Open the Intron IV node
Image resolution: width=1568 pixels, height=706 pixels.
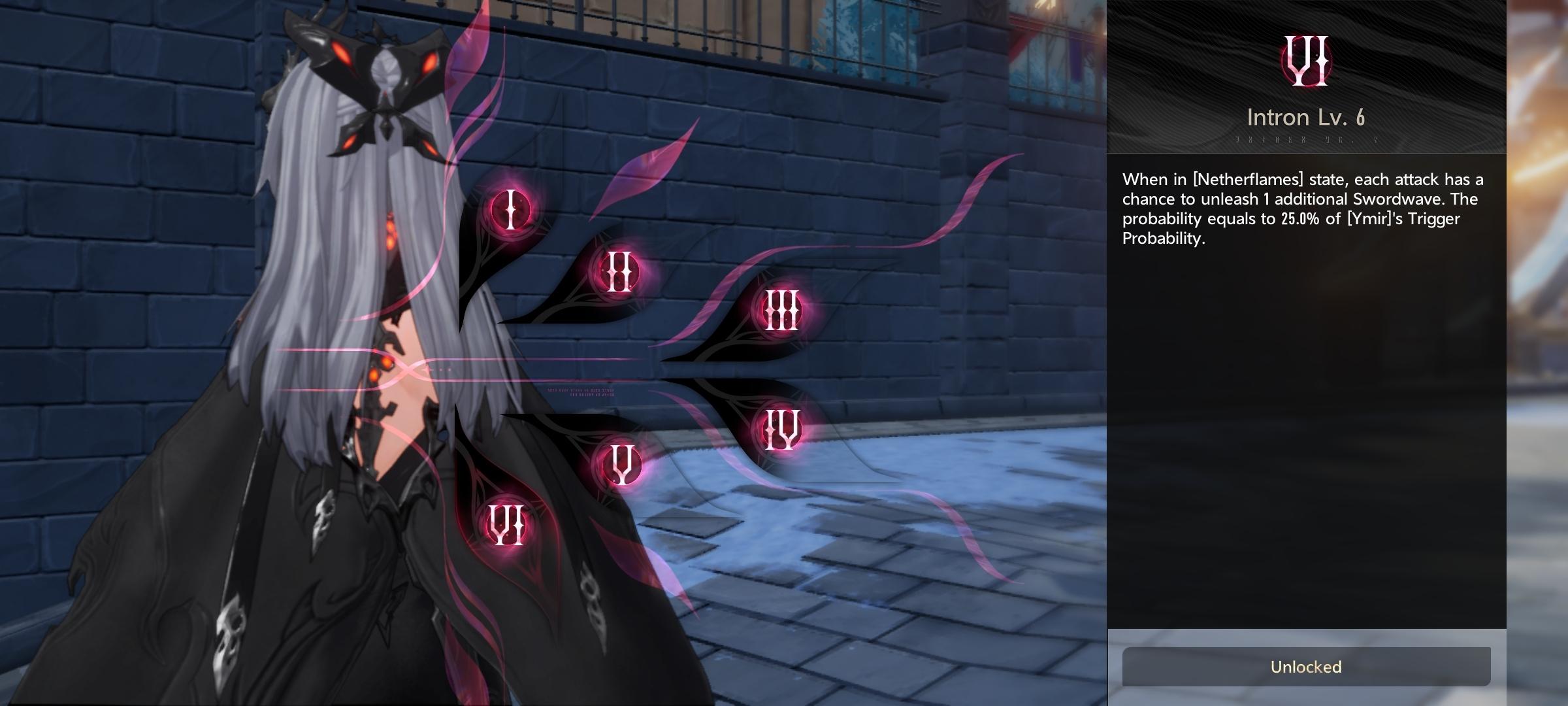pyautogui.click(x=782, y=429)
